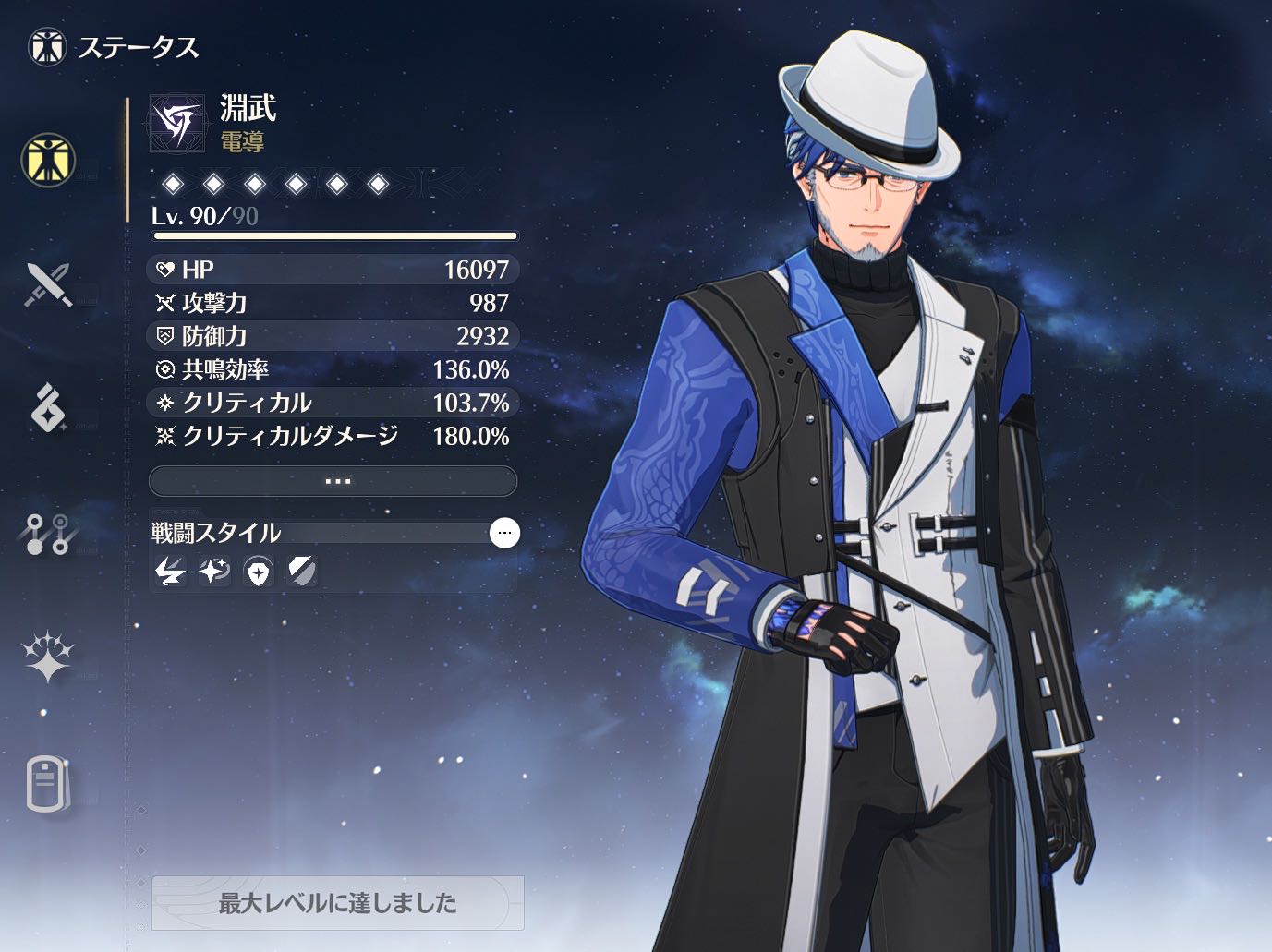This screenshot has height=952, width=1272.
Task: Click the shield with plus combat style icon
Action: click(259, 572)
